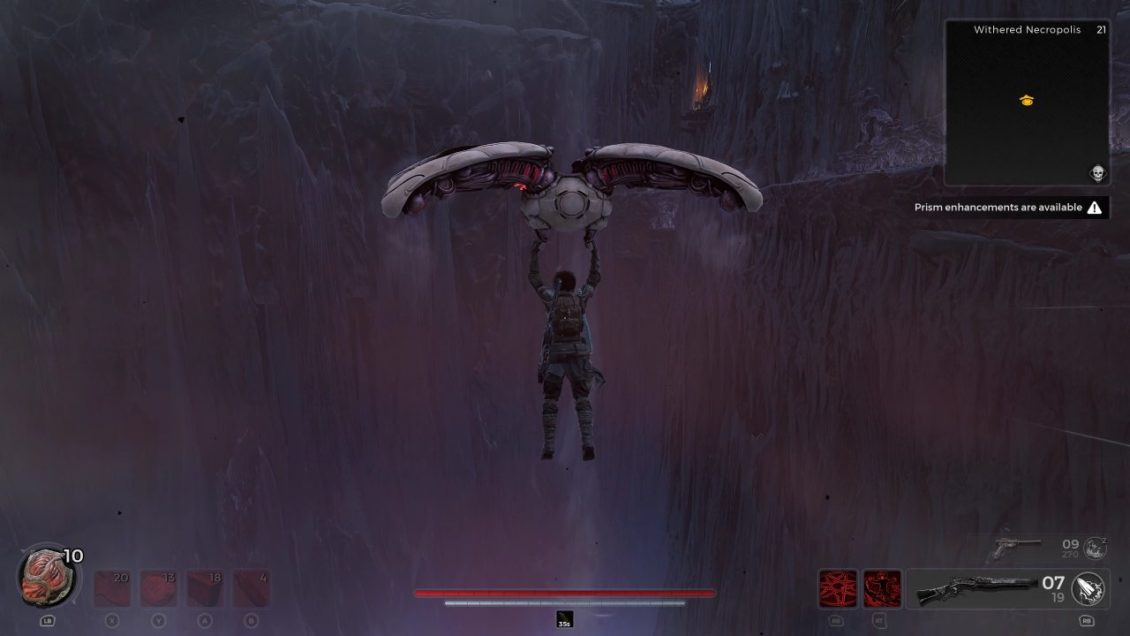This screenshot has width=1130, height=636.
Task: Select the consumable slot showing 18
Action: (x=205, y=588)
